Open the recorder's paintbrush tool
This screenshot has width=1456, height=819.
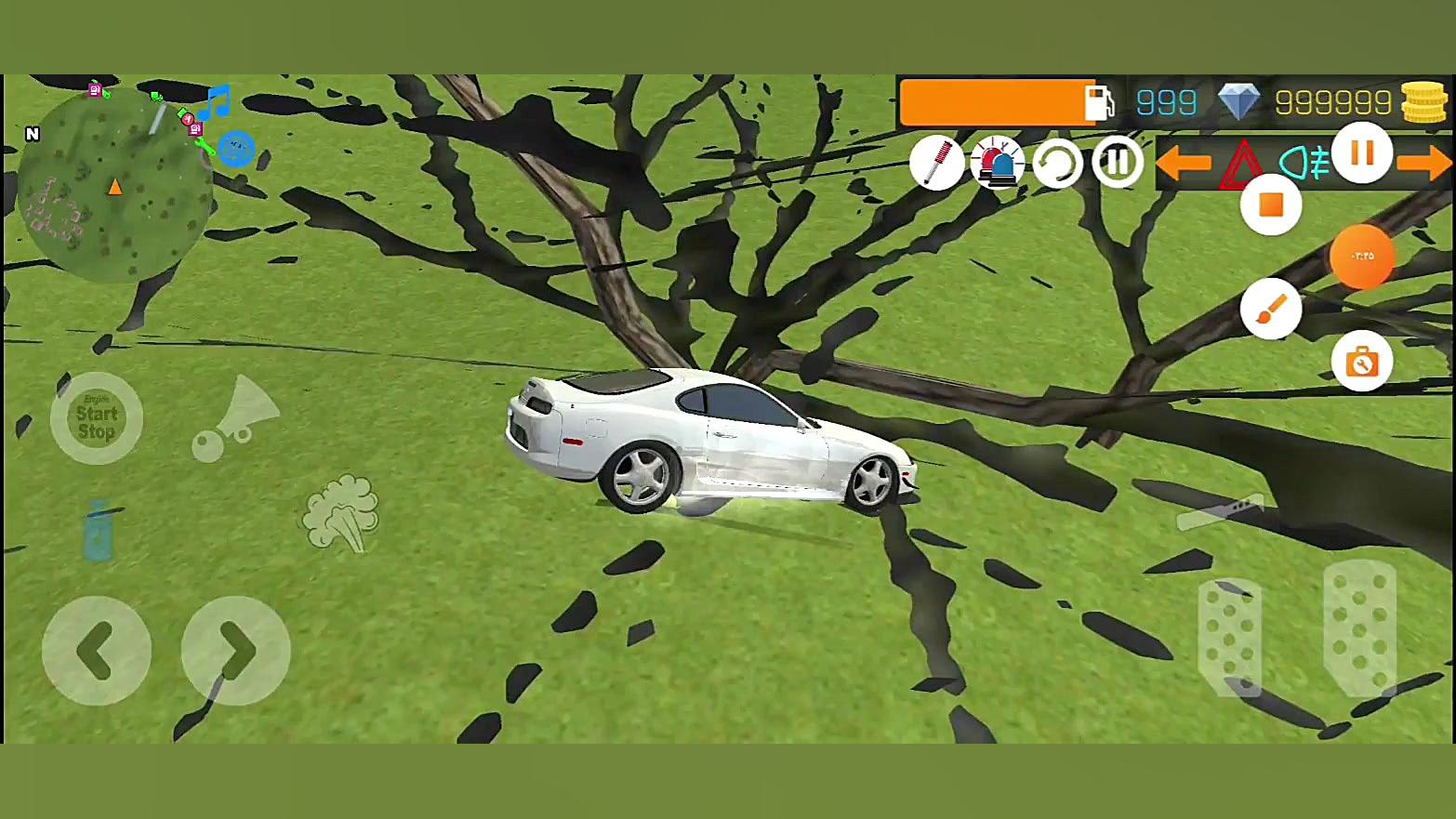(x=1271, y=309)
